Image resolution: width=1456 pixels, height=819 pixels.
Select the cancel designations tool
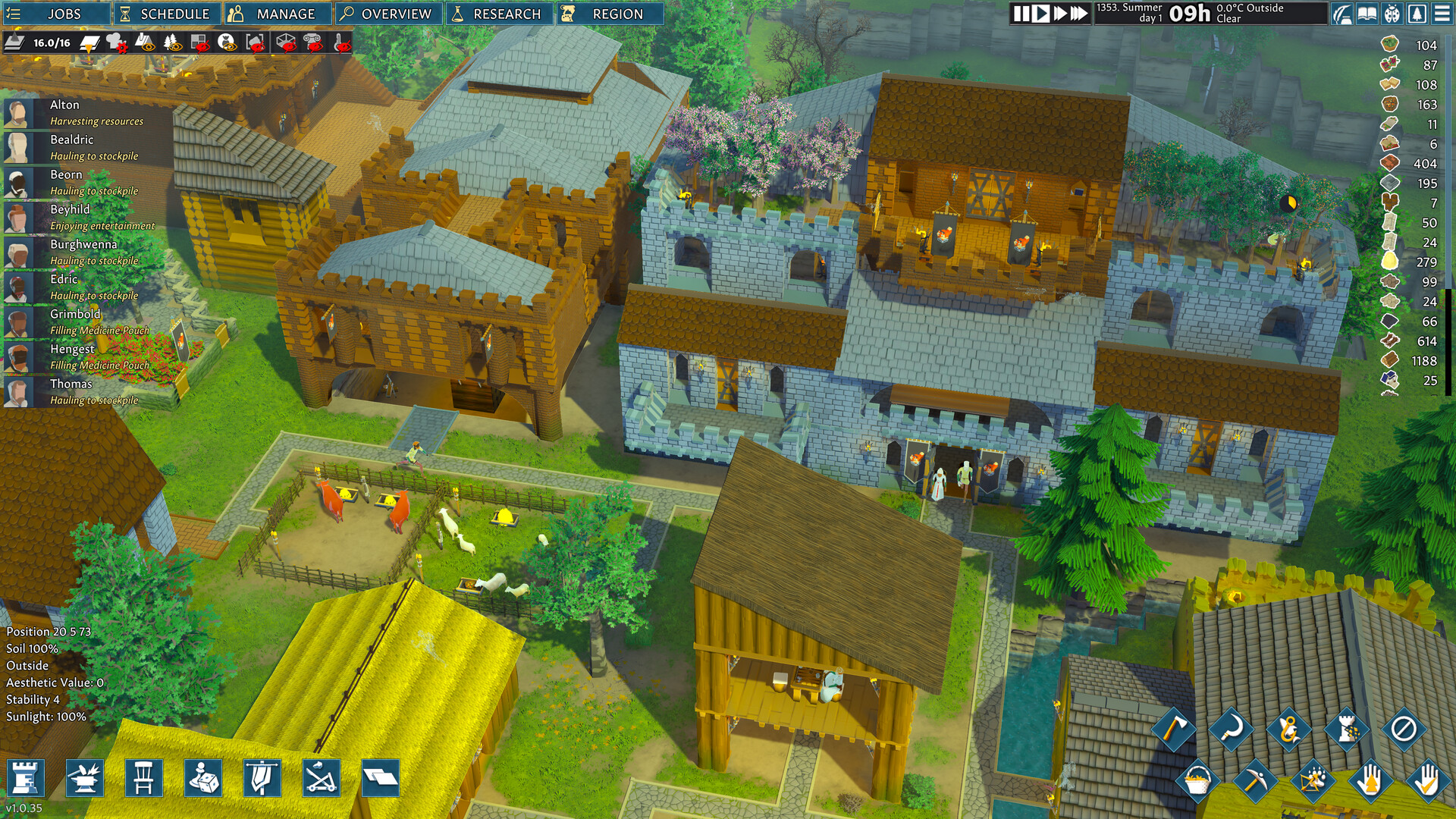coord(1404,730)
